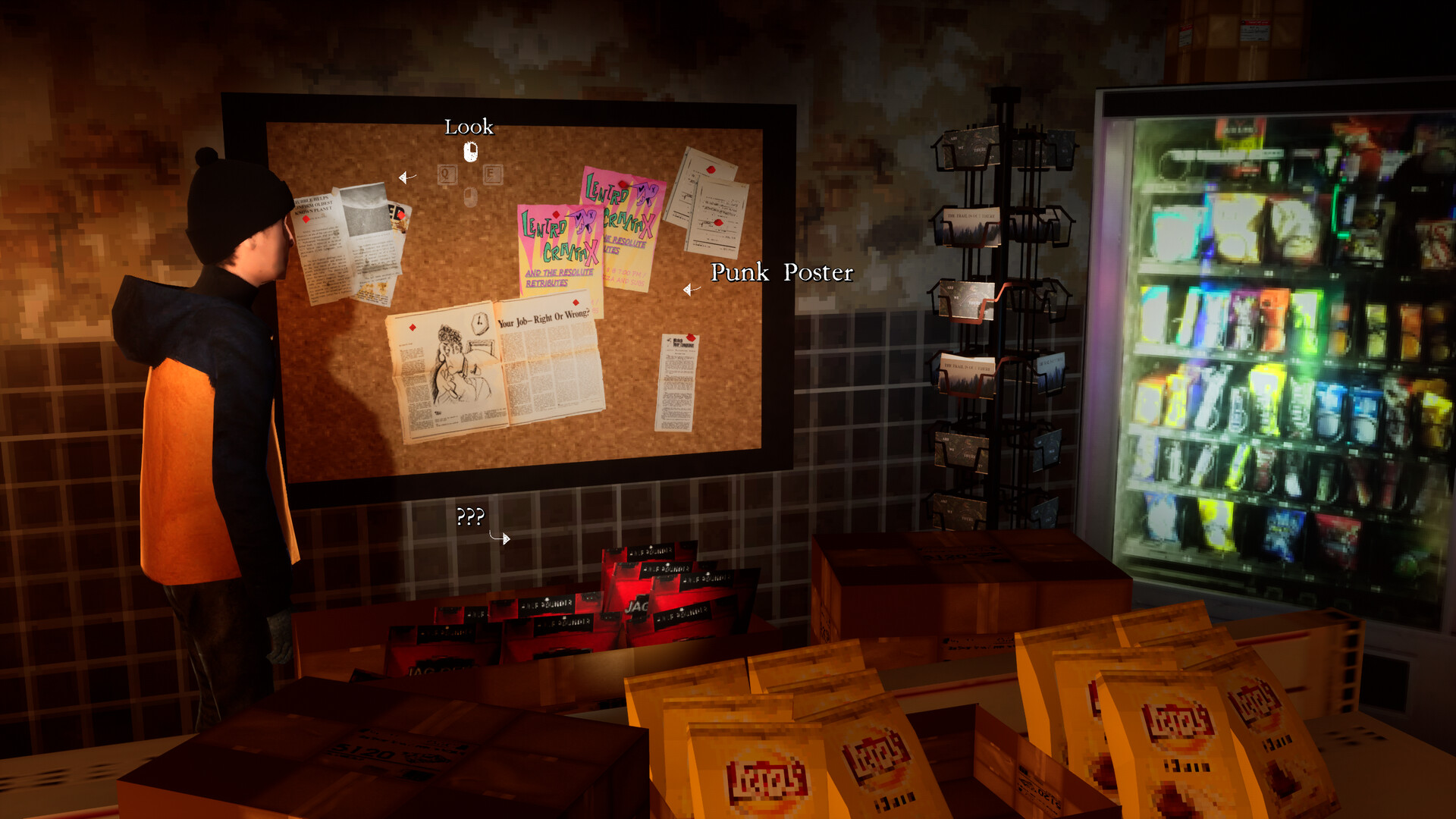The width and height of the screenshot is (1456, 819).
Task: Unpin the red pushpin on the Lentro Cranax poster
Action: tap(555, 214)
